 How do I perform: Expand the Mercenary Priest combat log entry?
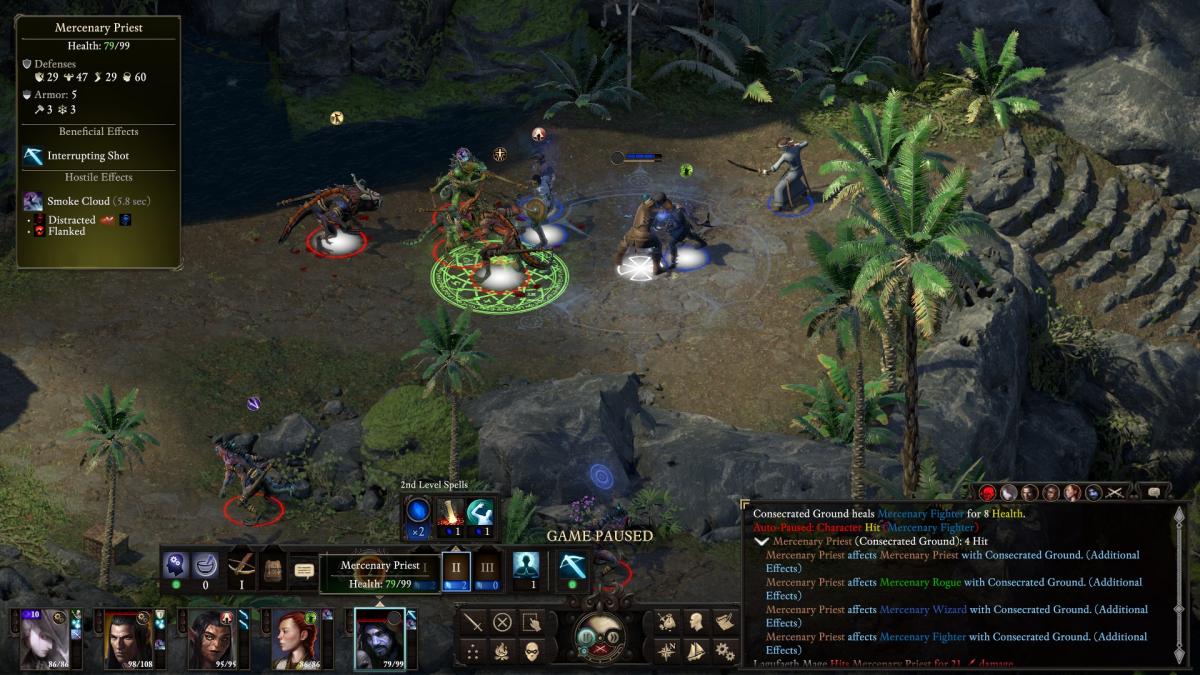click(x=762, y=541)
